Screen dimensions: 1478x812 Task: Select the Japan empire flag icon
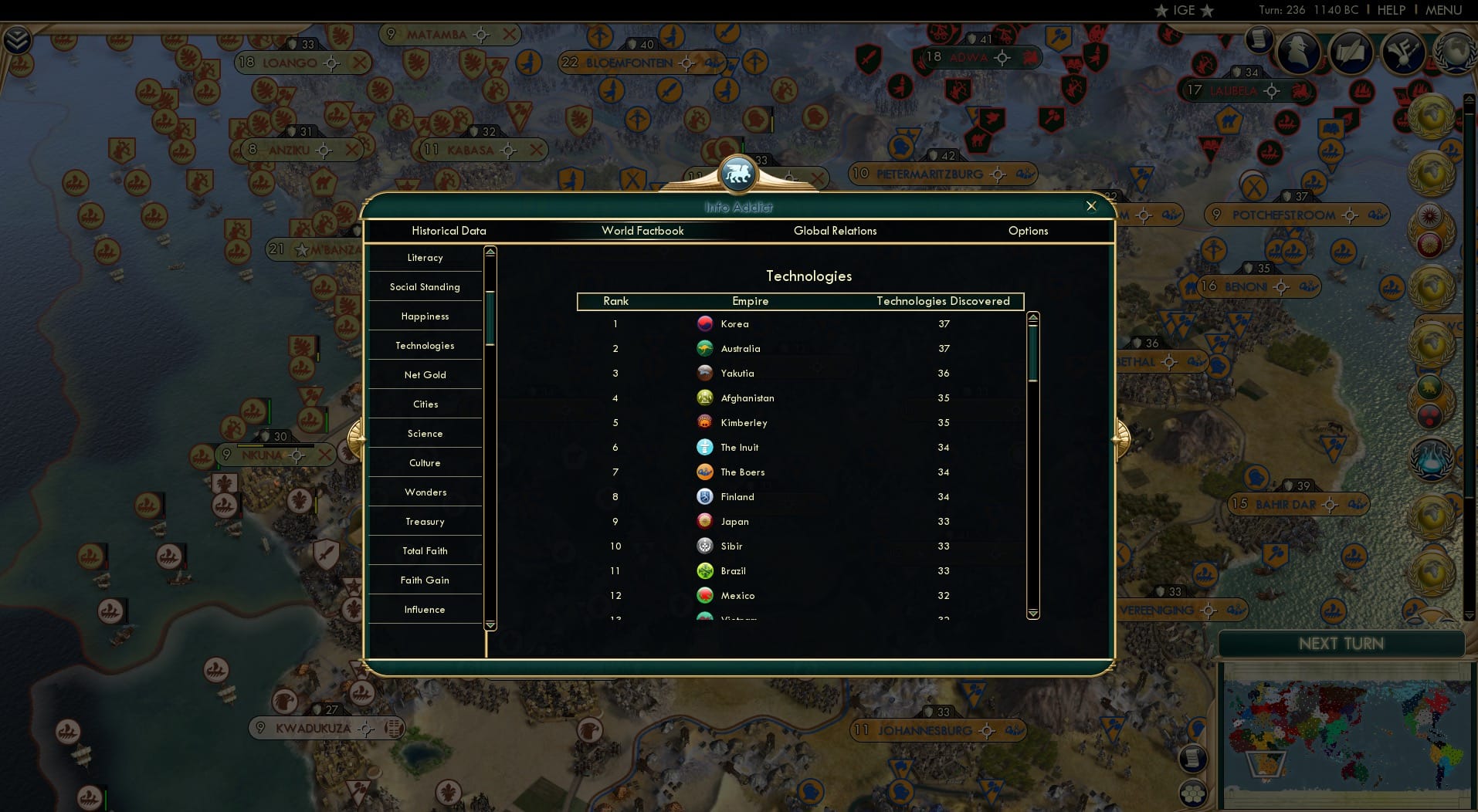[705, 521]
